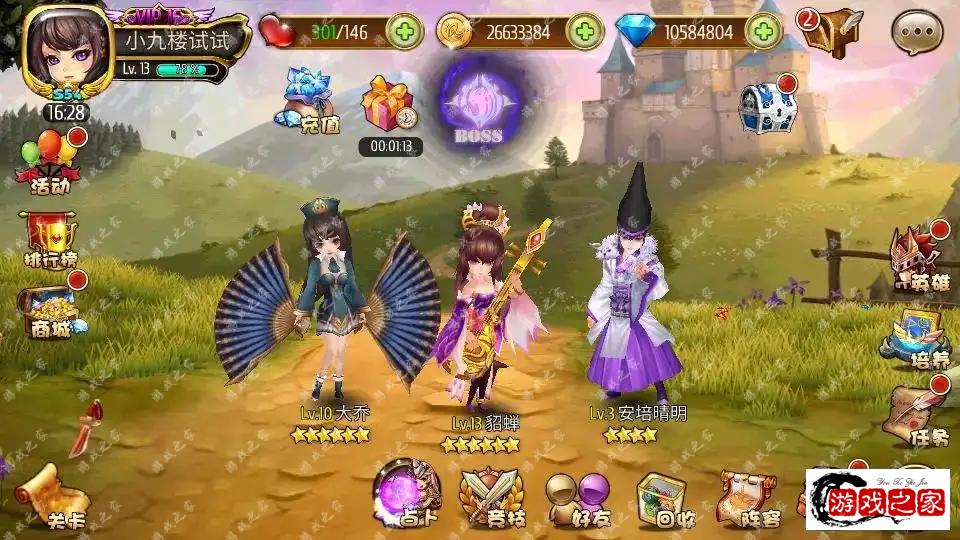This screenshot has width=960, height=540.
Task: Buy more gold coins using the plus button
Action: pyautogui.click(x=583, y=32)
